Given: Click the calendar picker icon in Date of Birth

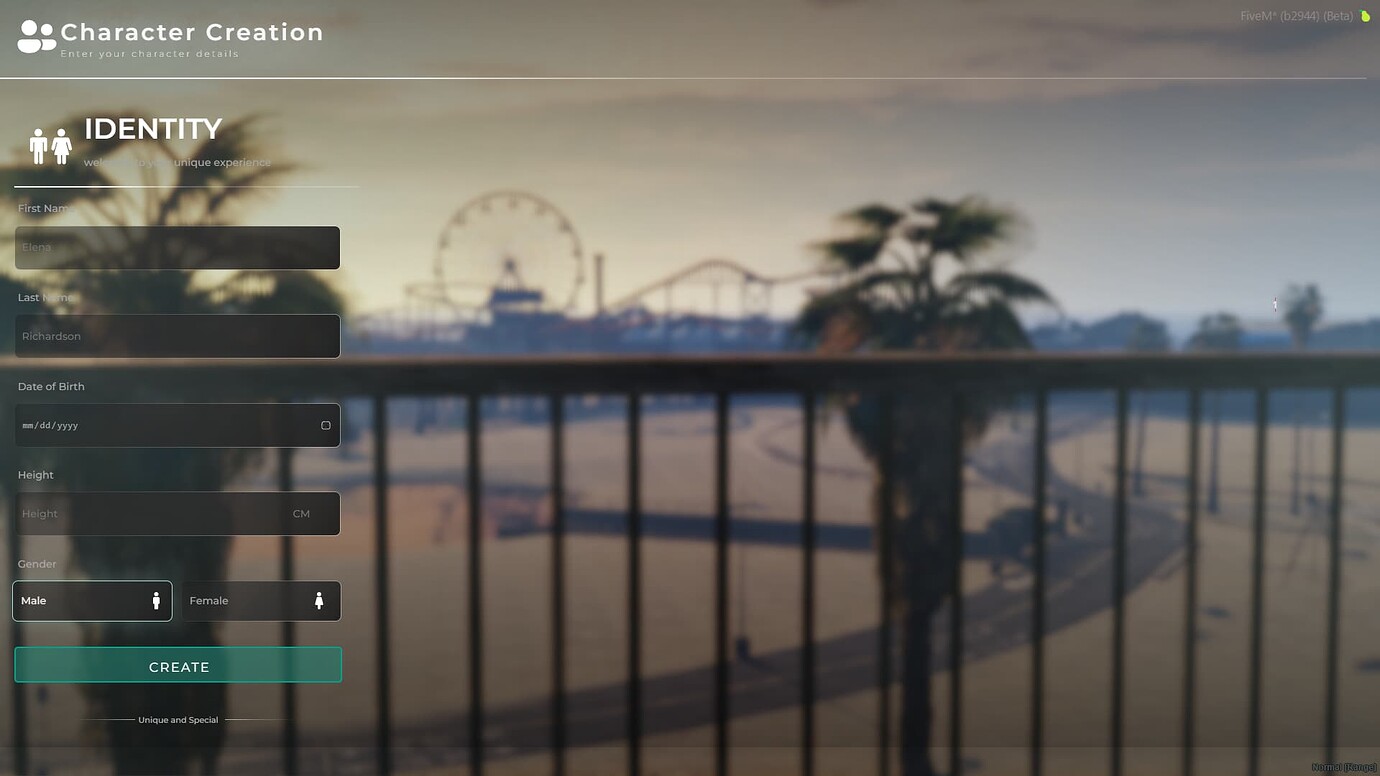Looking at the screenshot, I should (x=325, y=425).
